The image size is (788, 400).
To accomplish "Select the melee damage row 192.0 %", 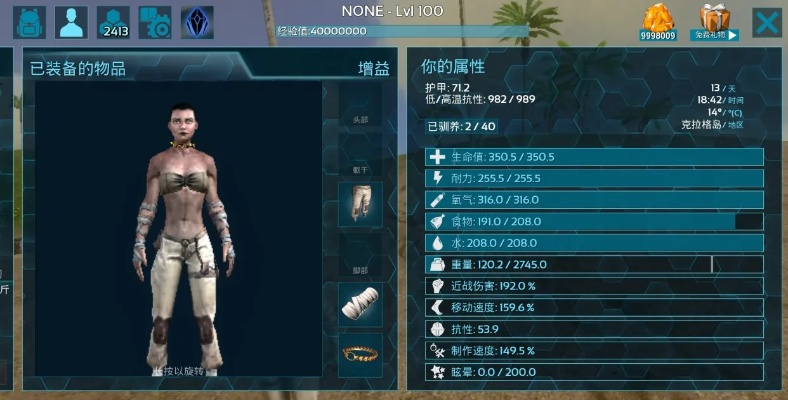I will (x=594, y=286).
